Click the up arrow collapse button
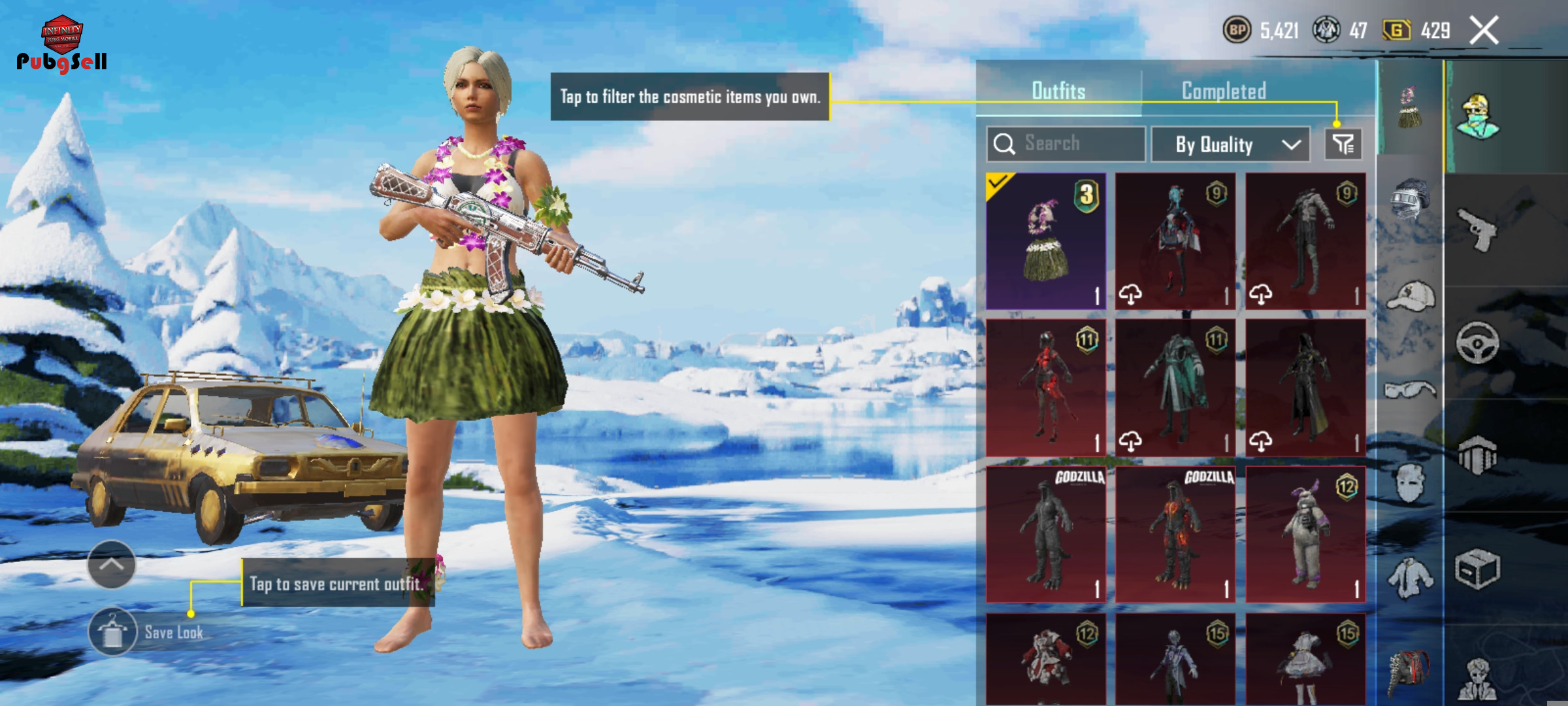 [111, 564]
